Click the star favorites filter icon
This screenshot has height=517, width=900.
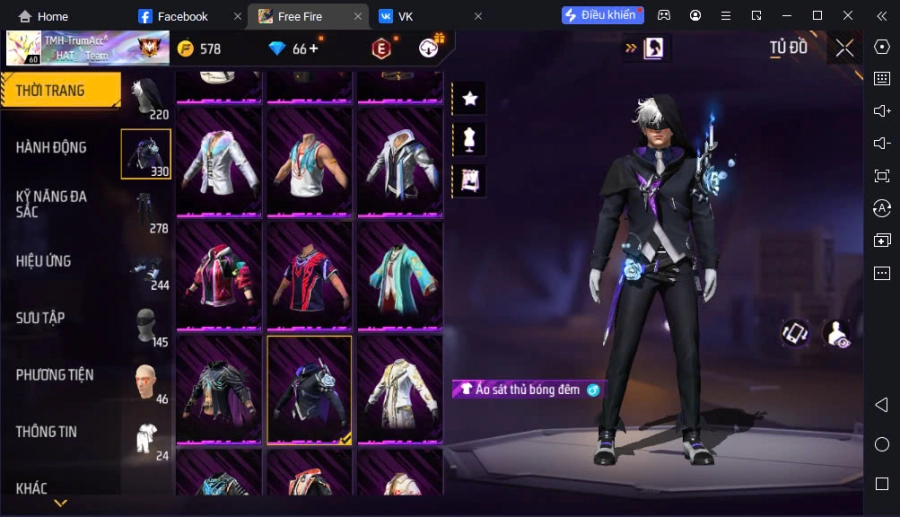469,98
